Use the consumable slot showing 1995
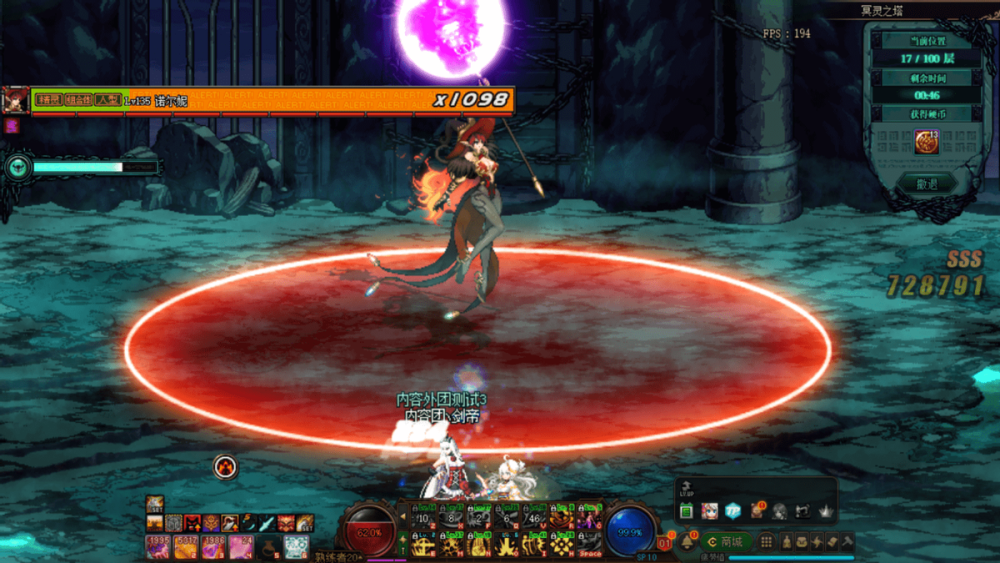 pyautogui.click(x=158, y=546)
